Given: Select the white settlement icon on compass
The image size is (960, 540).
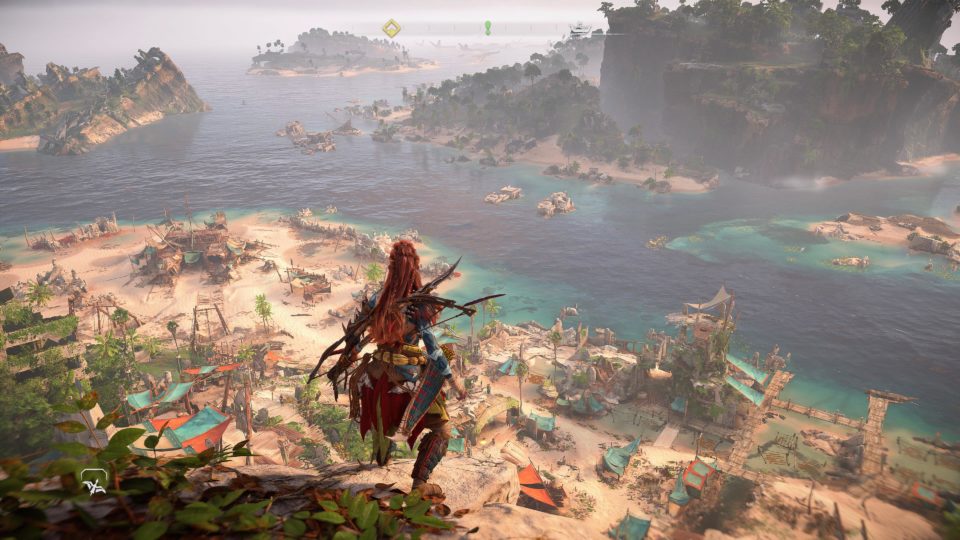Looking at the screenshot, I should [580, 30].
